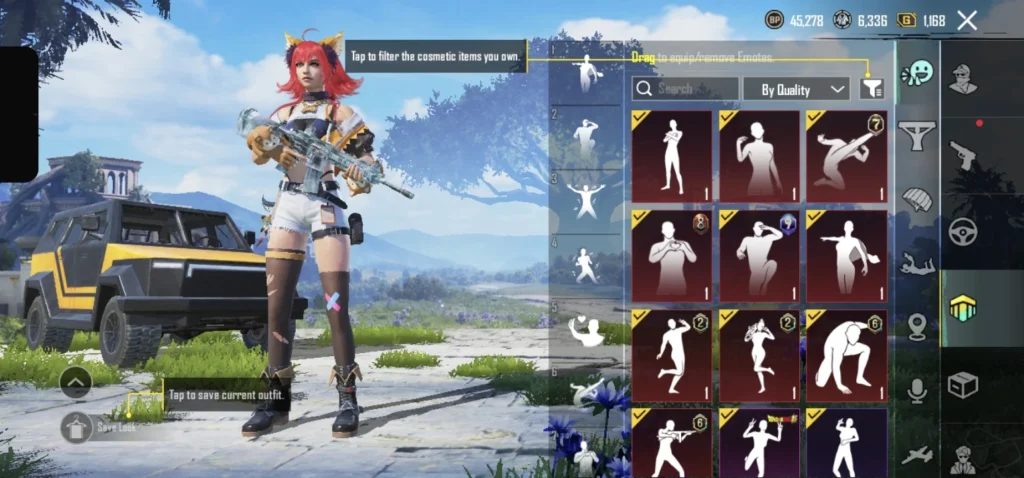Open the parachute category tab

click(917, 200)
